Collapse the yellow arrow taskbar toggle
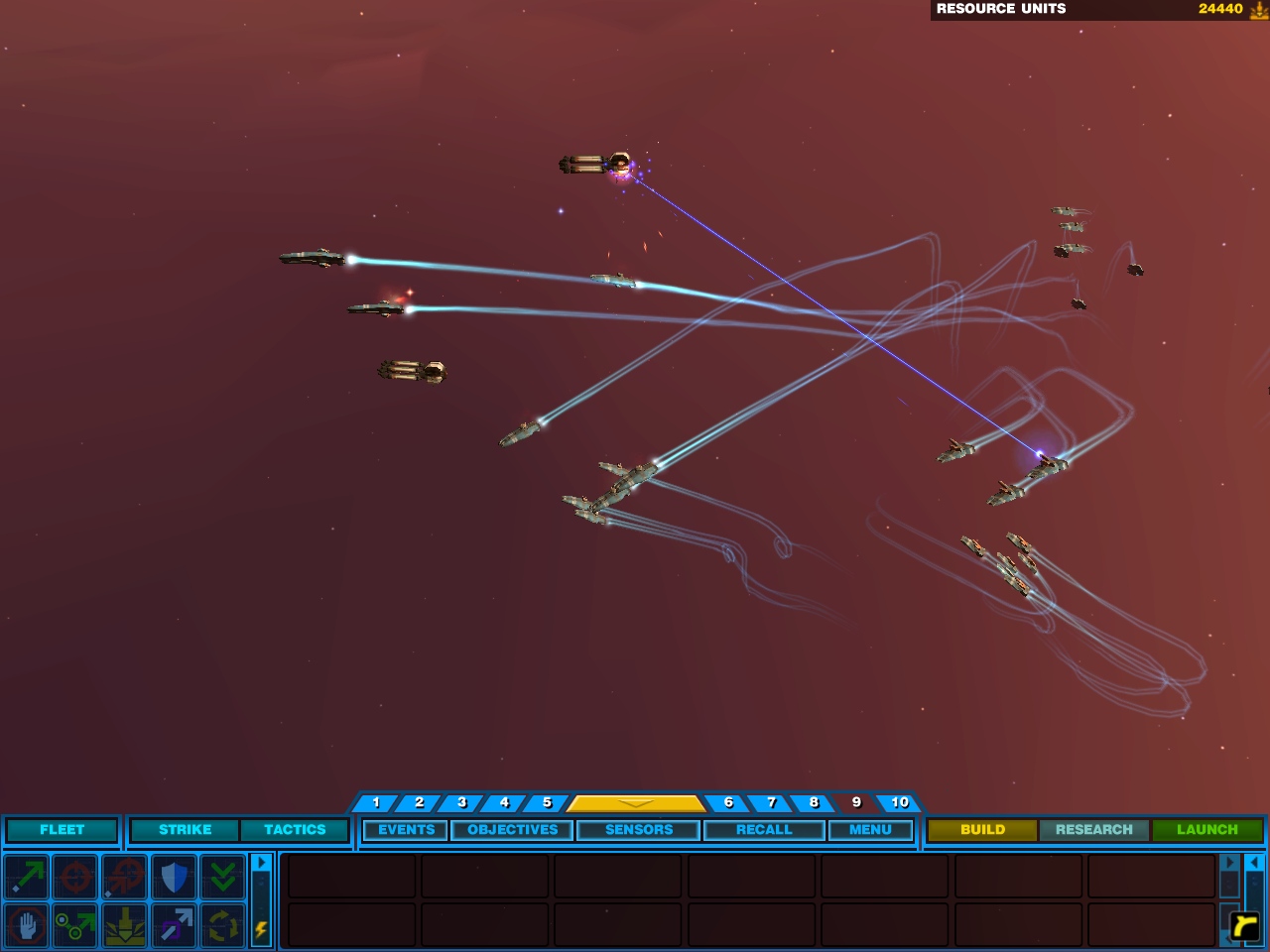Viewport: 1270px width, 952px height. (635, 802)
